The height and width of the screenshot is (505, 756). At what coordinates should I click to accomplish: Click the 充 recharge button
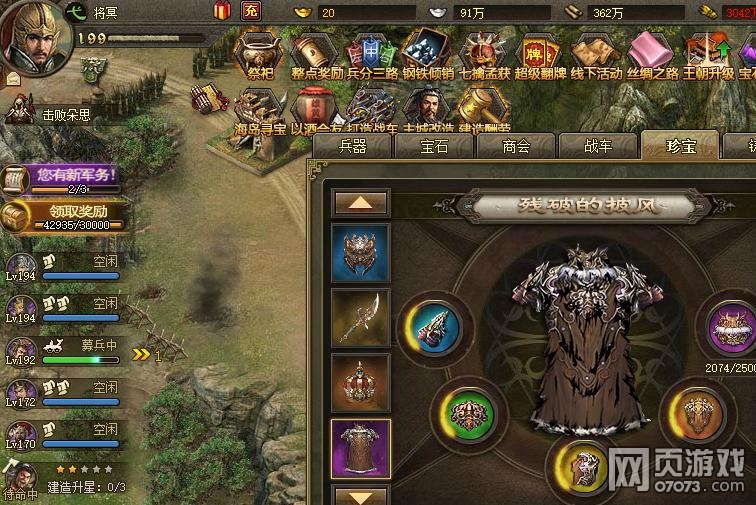[x=251, y=12]
